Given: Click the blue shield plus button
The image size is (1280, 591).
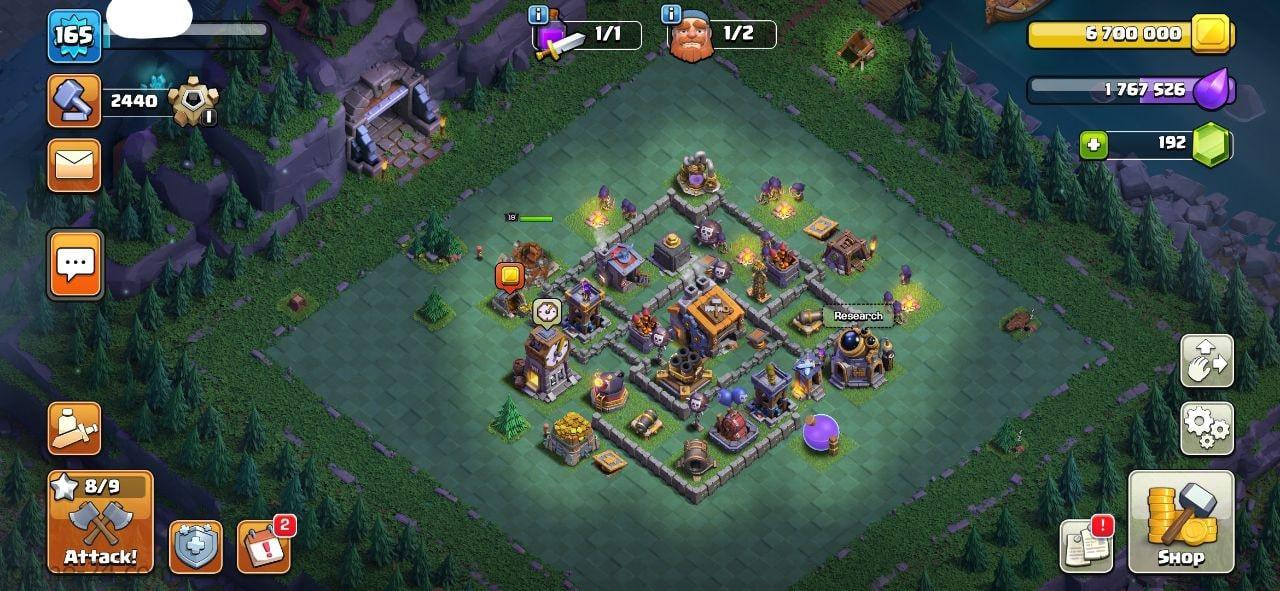Looking at the screenshot, I should point(195,547).
